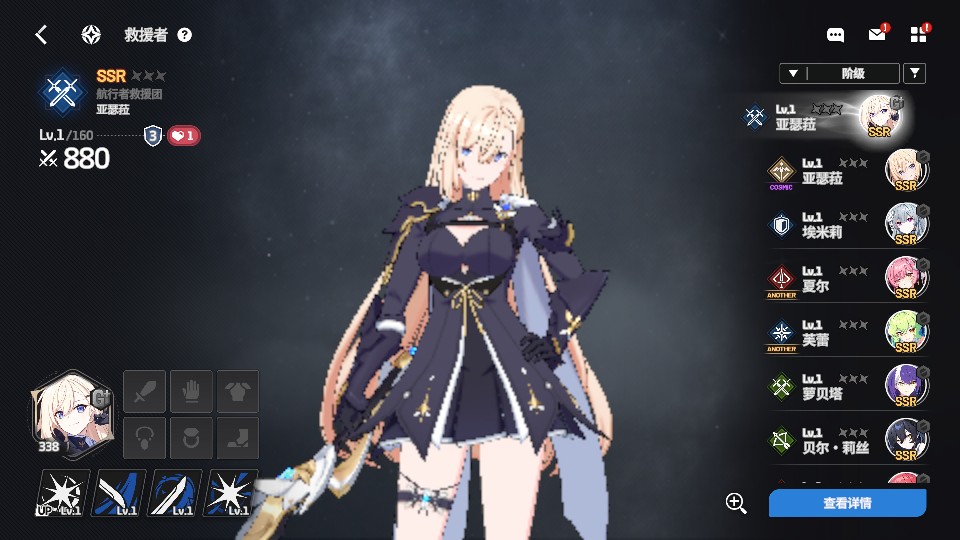Open the chest armor equipment slot
This screenshot has width=960, height=540.
tap(238, 391)
